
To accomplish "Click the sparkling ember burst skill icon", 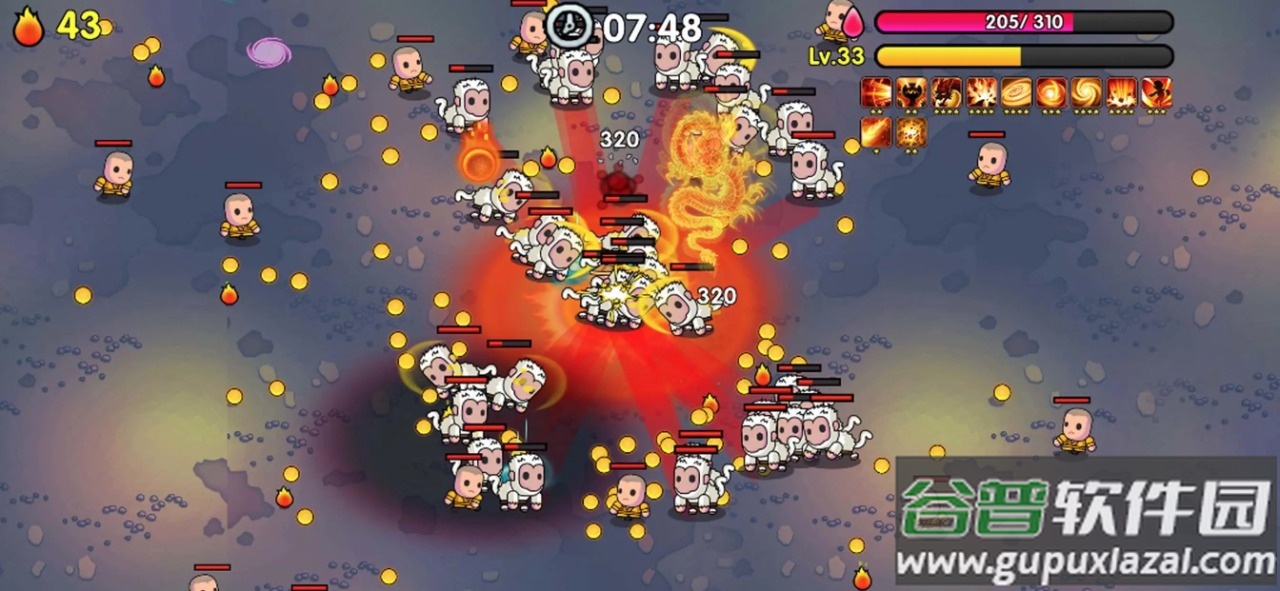I will (x=911, y=131).
